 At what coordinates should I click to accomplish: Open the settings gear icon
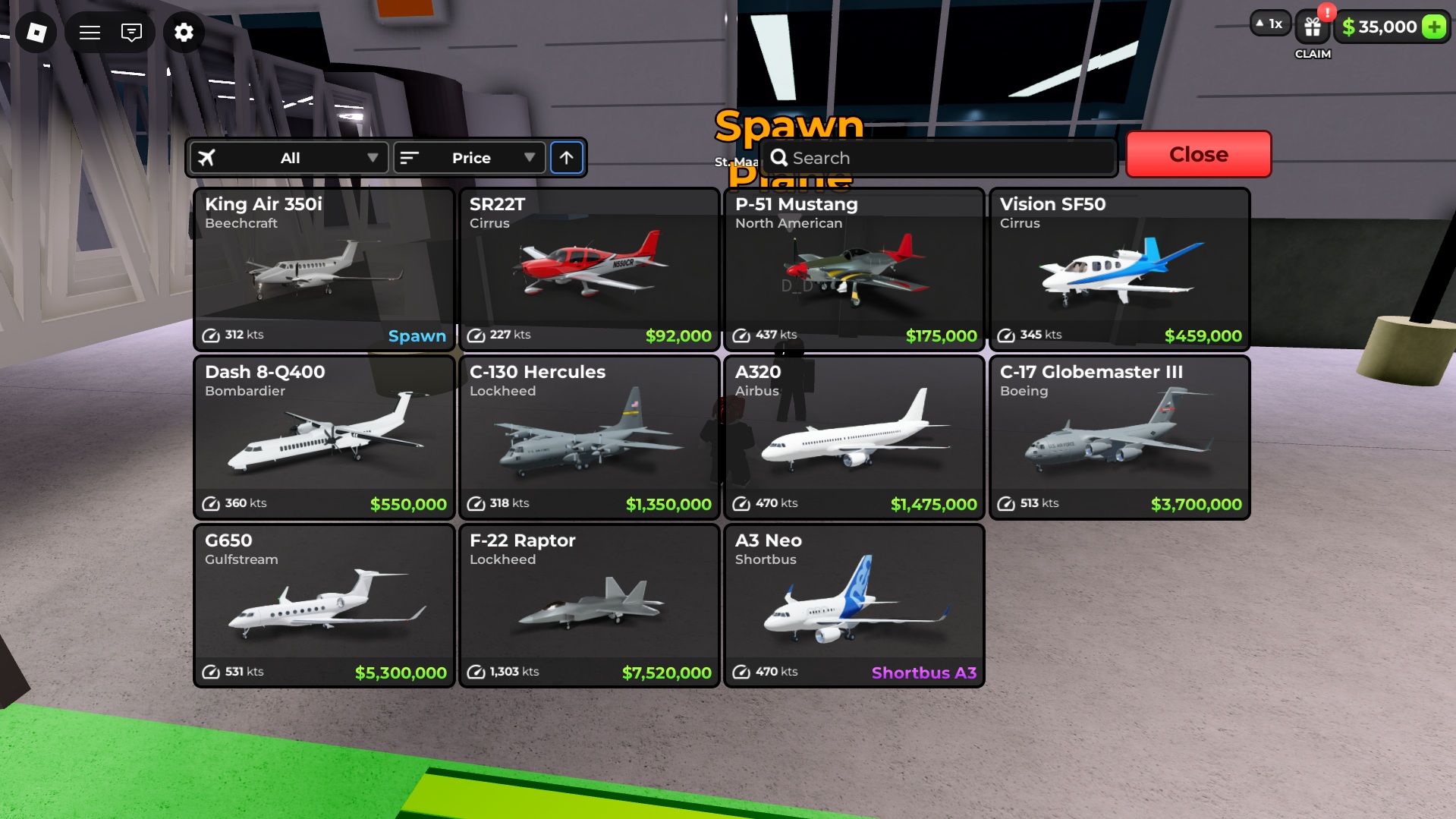[184, 33]
